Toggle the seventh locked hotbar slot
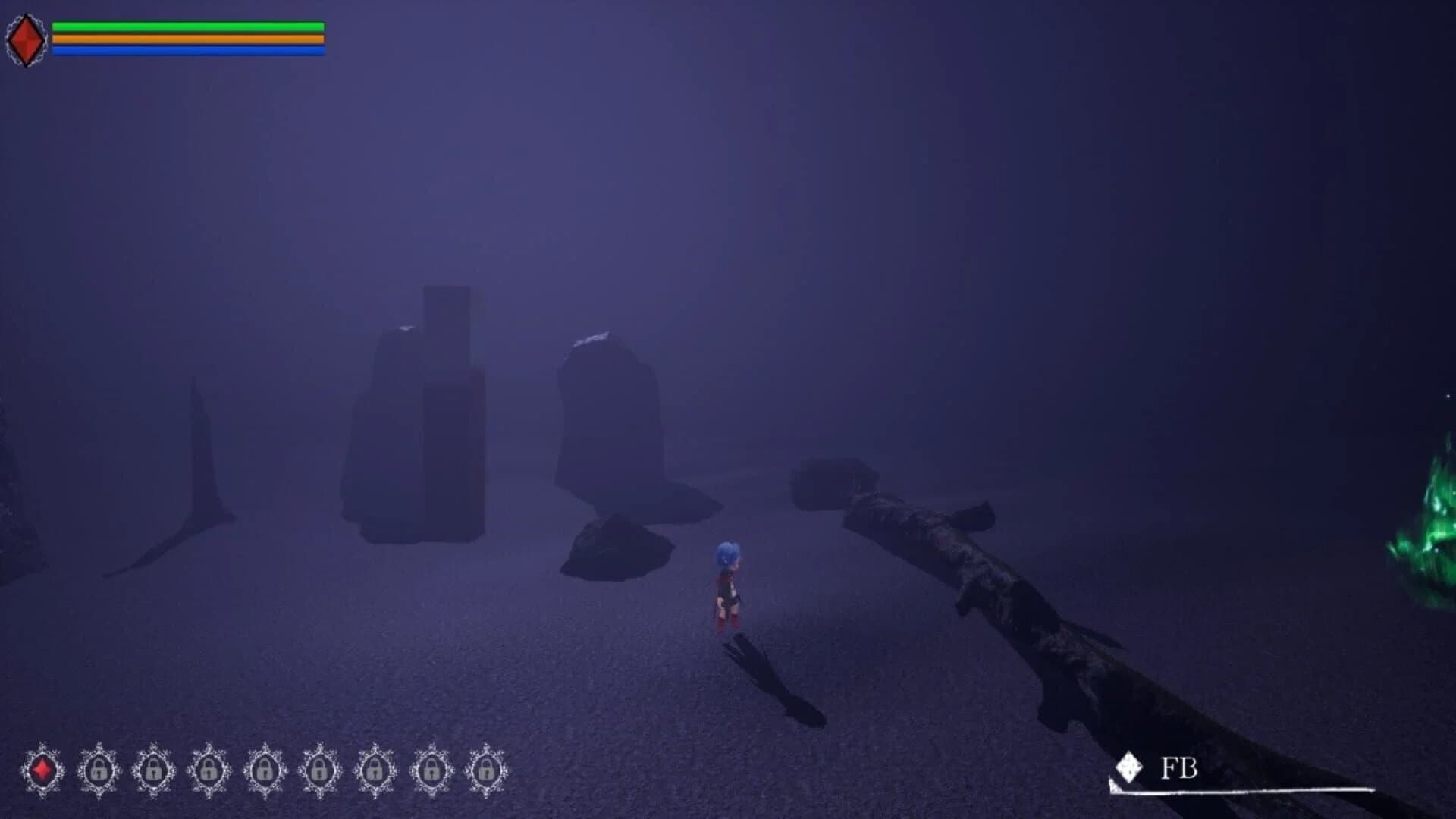The image size is (1456, 819). pyautogui.click(x=431, y=770)
